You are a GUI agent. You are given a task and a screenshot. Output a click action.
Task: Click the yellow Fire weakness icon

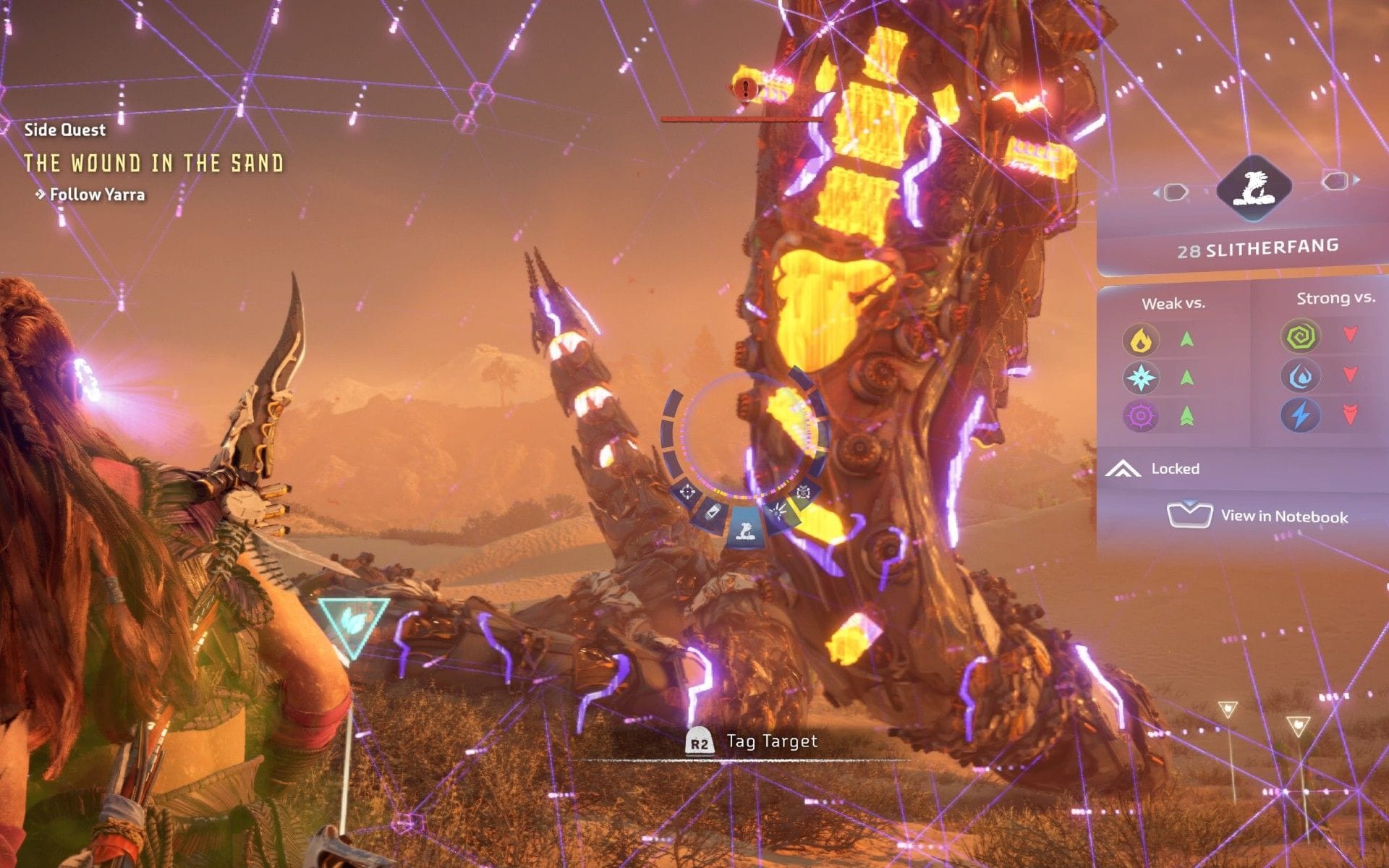tap(1142, 338)
